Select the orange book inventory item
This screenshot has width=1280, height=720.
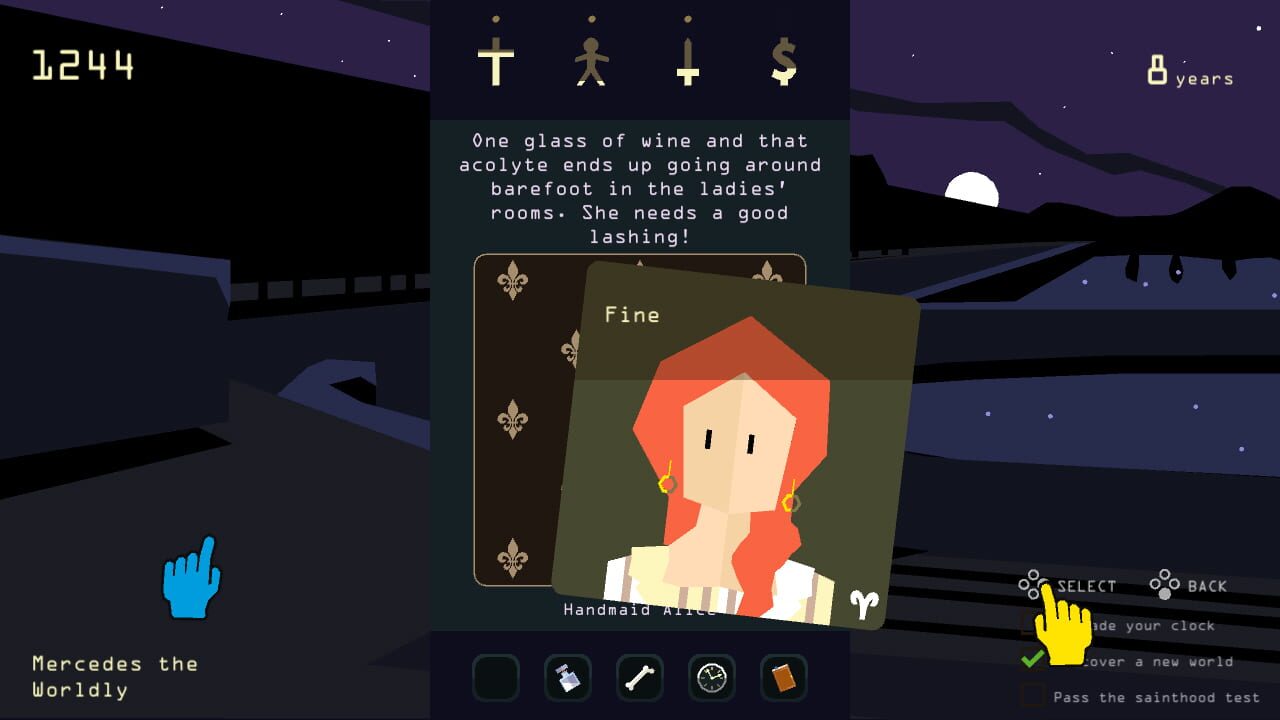[x=784, y=678]
